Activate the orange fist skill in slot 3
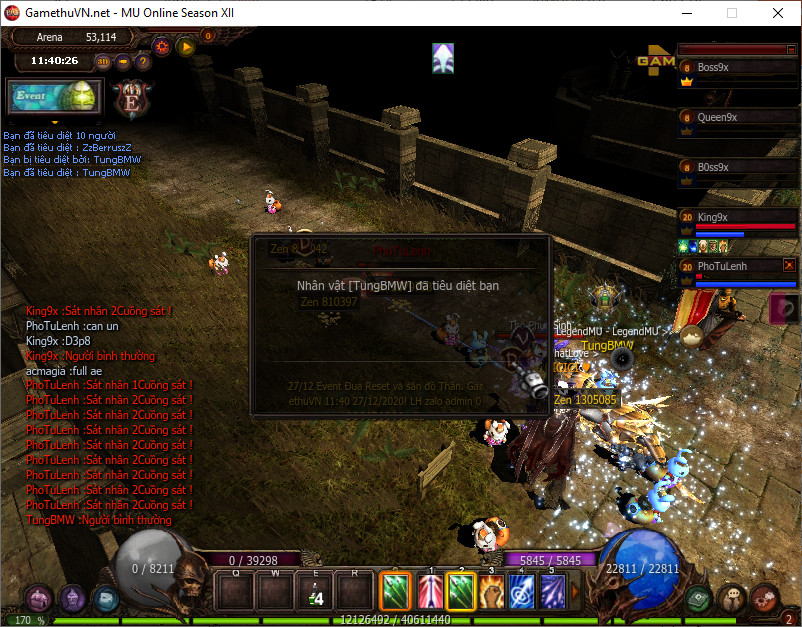The image size is (802, 627). [491, 592]
